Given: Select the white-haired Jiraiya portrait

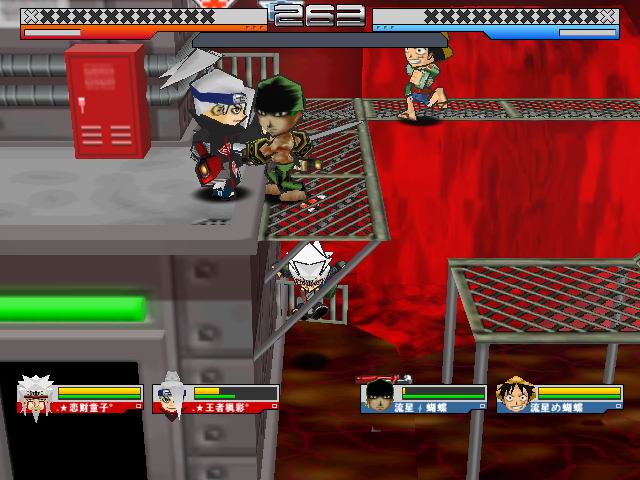Looking at the screenshot, I should click(x=35, y=397).
